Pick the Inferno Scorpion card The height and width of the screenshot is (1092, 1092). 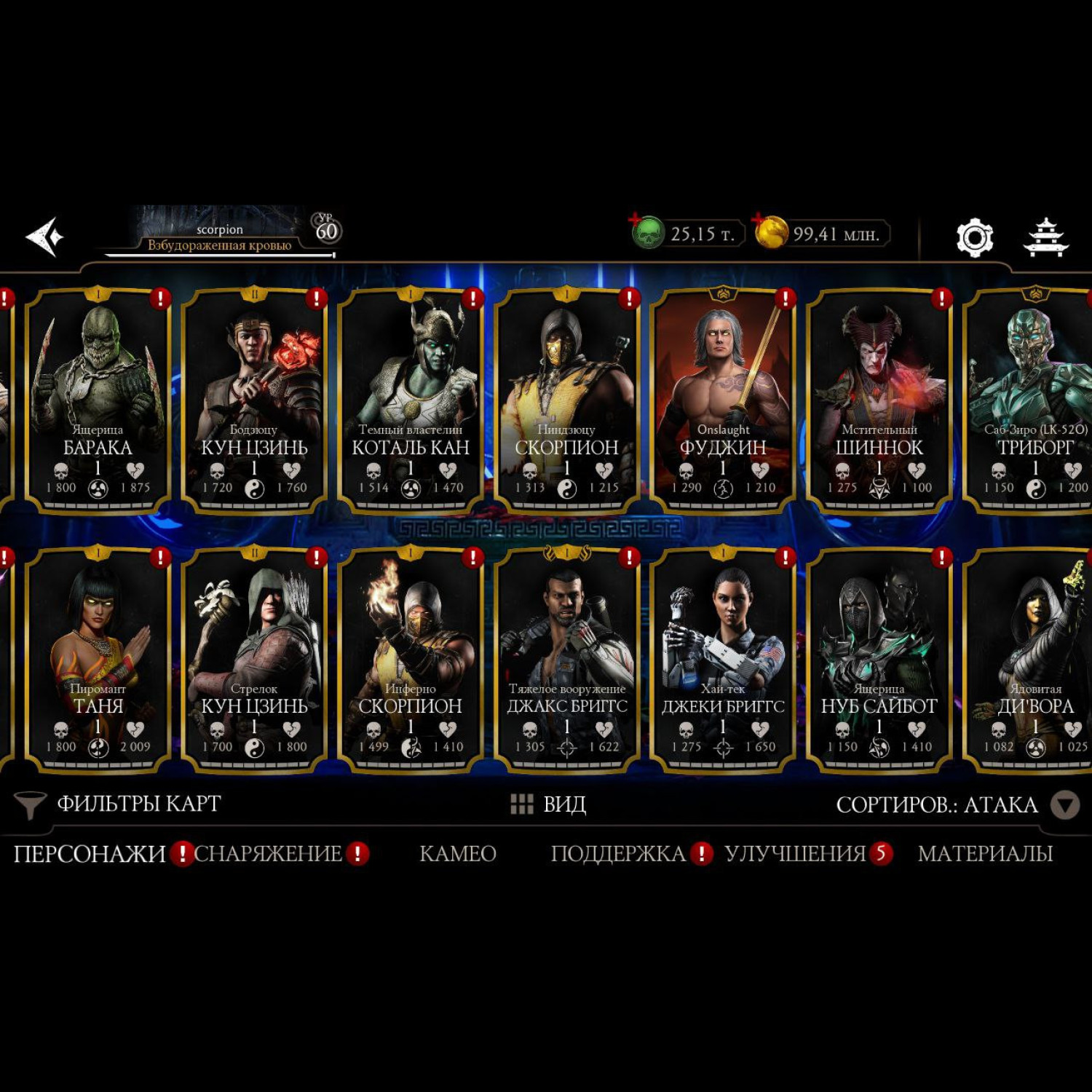point(411,659)
